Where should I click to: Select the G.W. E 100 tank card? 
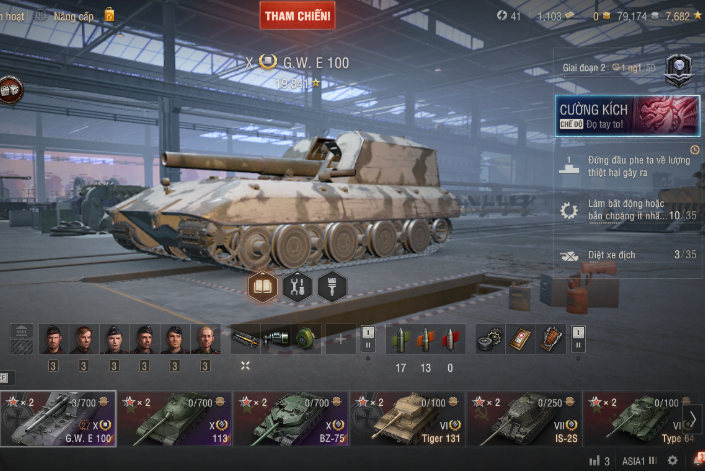point(58,418)
